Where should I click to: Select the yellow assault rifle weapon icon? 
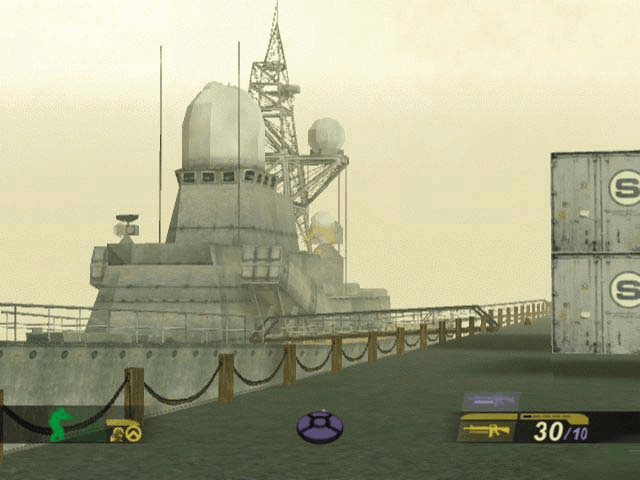(x=487, y=430)
